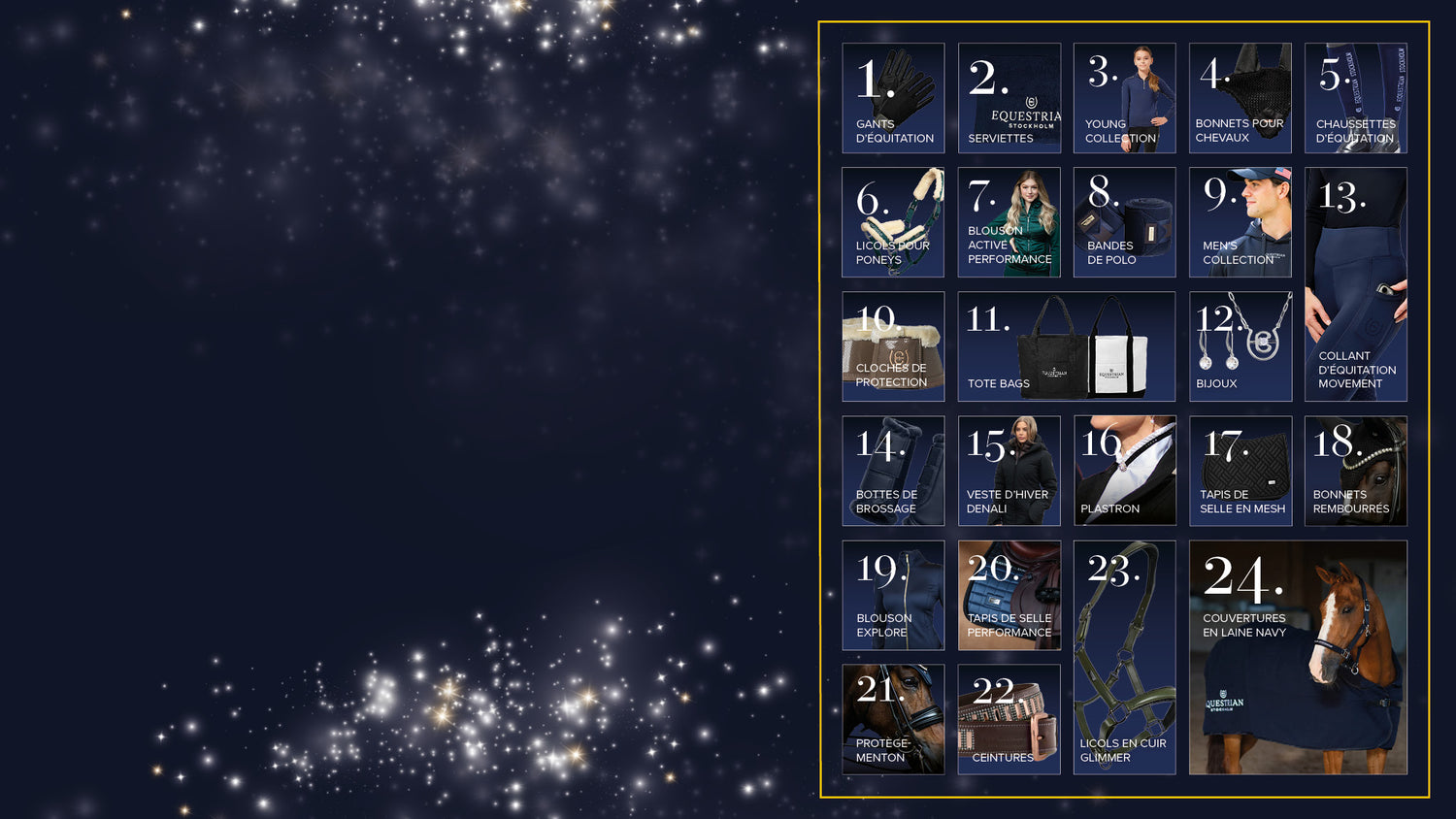
Task: Select tile 12 Bijoux
Action: pyautogui.click(x=1240, y=346)
